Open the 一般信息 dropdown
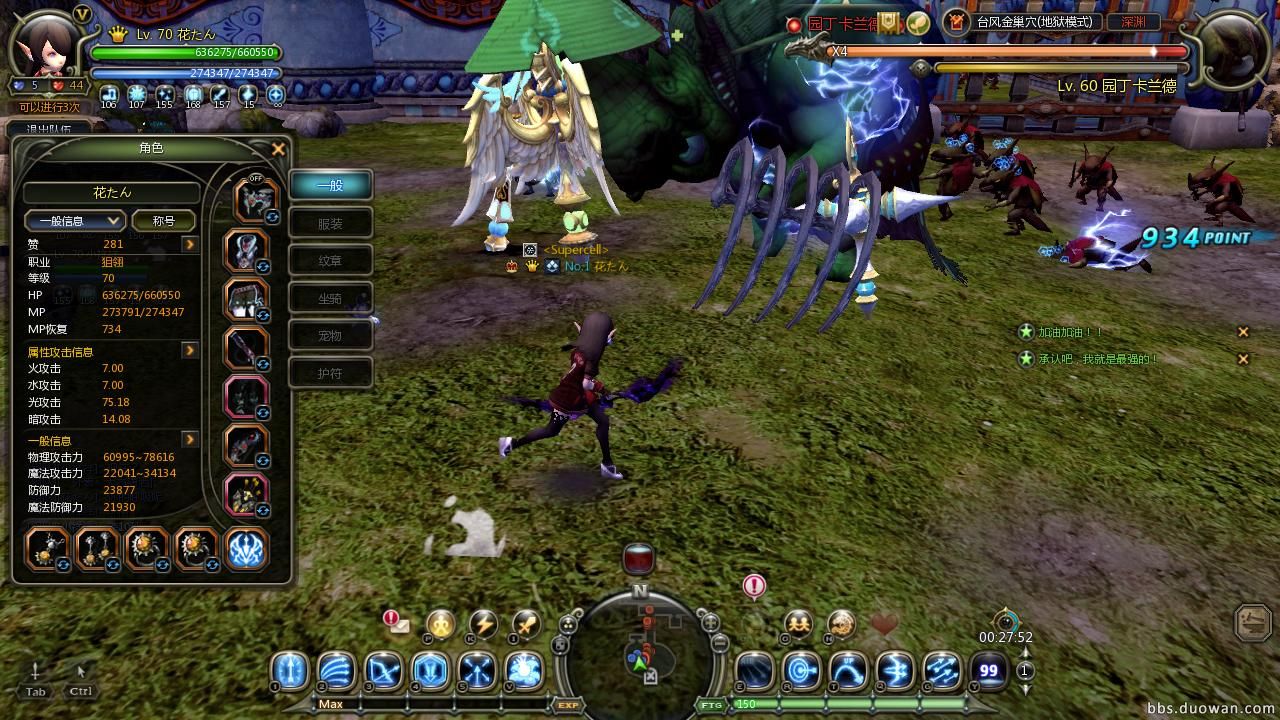1280x720 pixels. (x=75, y=221)
